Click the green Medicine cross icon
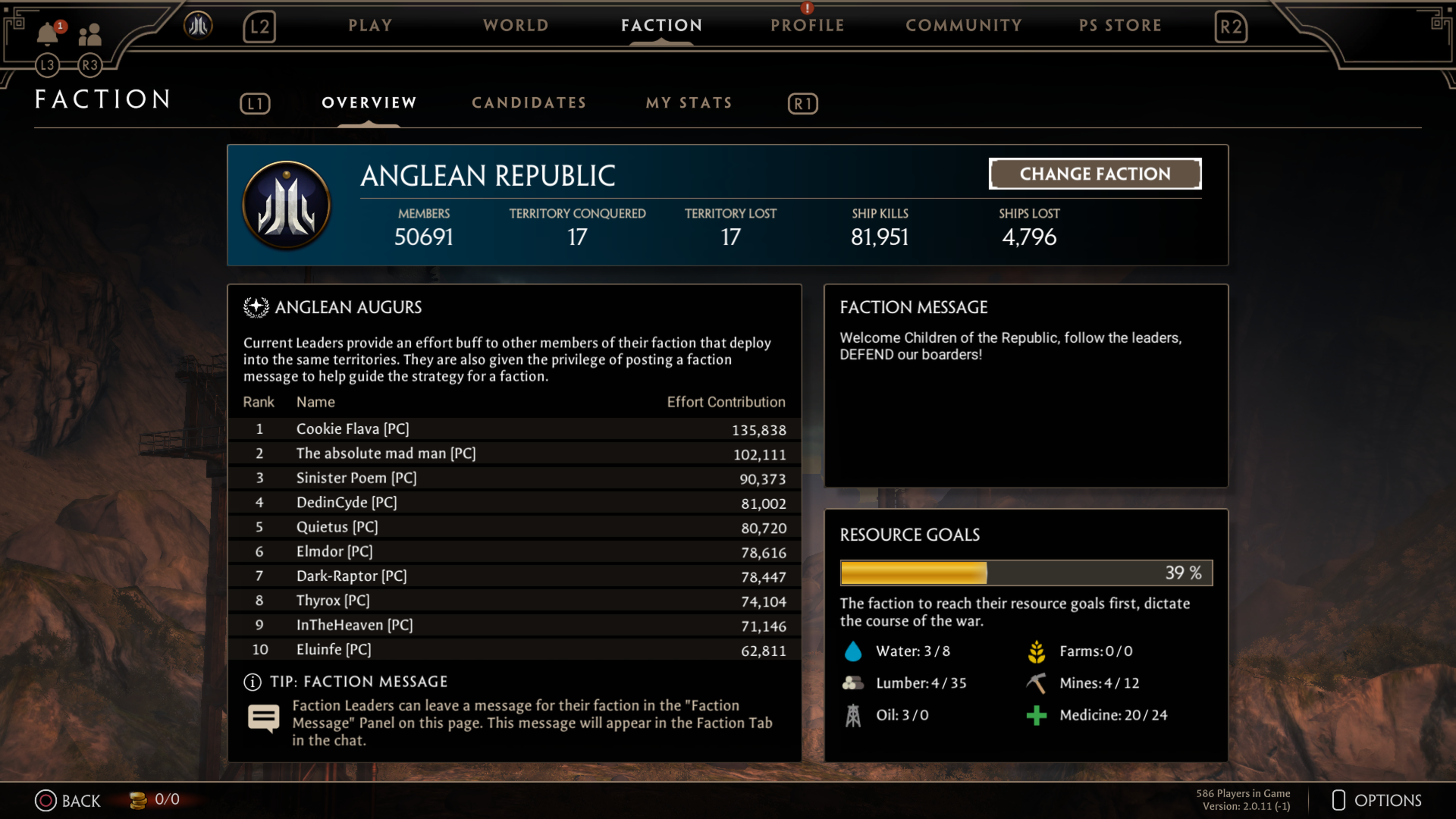 pos(1037,714)
